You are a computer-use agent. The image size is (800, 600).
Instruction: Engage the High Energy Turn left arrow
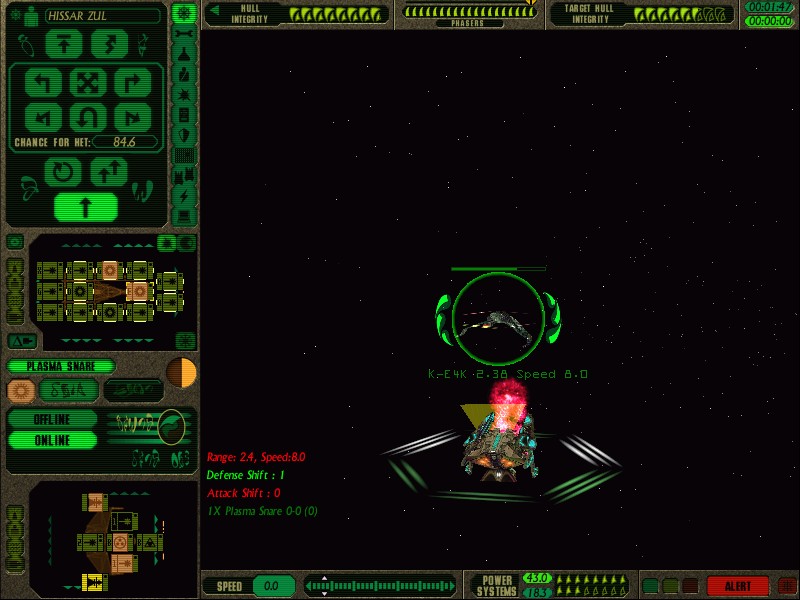point(43,81)
